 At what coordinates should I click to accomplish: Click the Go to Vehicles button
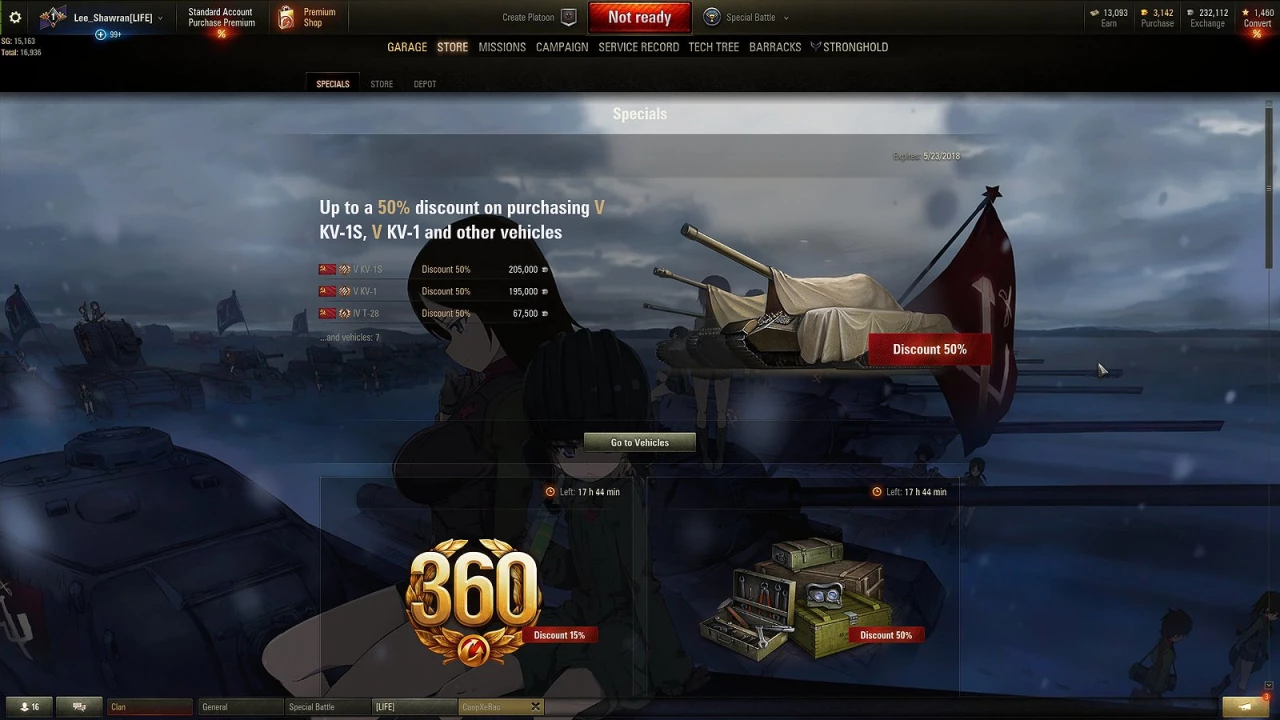pos(639,442)
